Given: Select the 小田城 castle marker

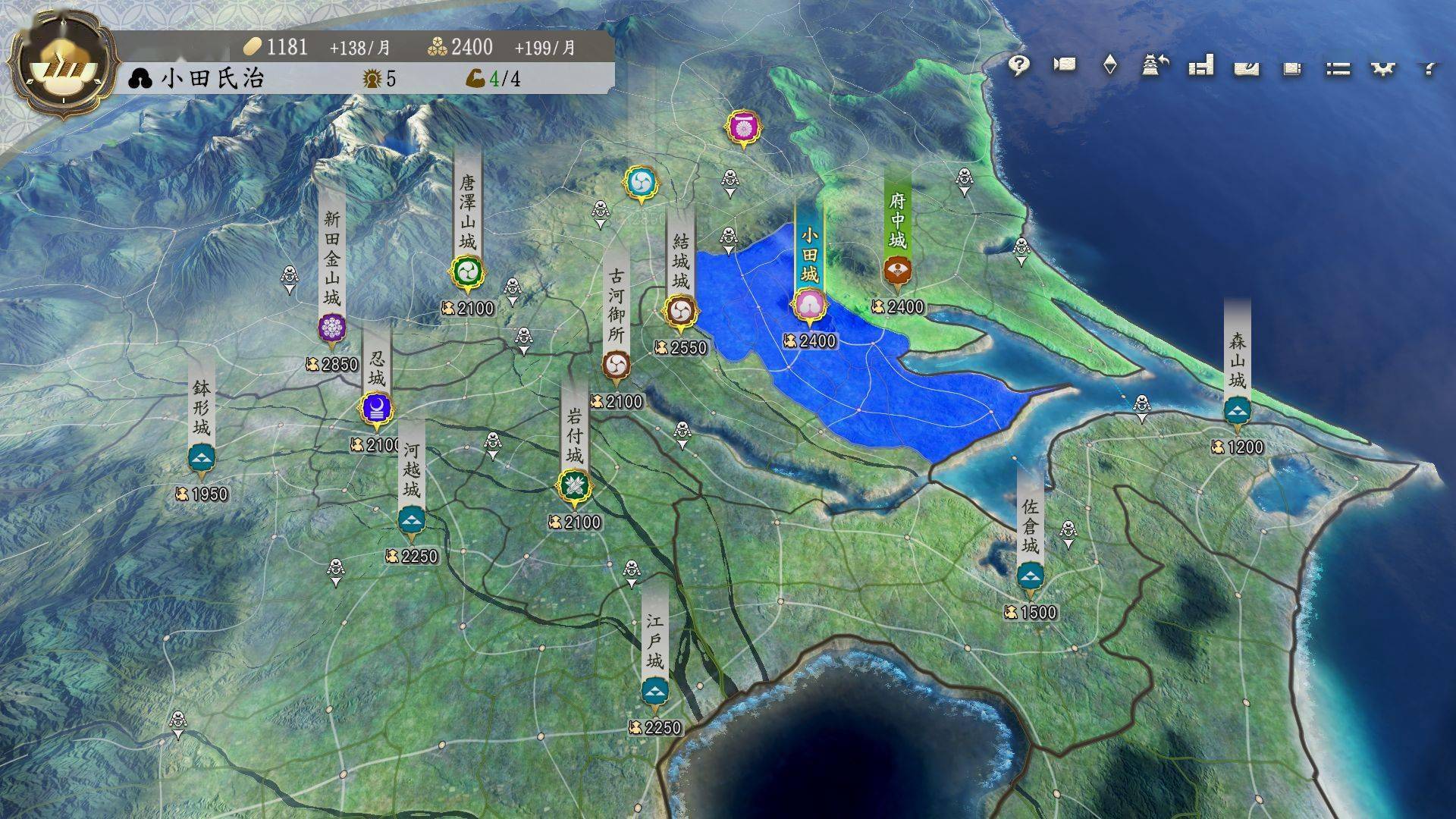Looking at the screenshot, I should [x=809, y=305].
